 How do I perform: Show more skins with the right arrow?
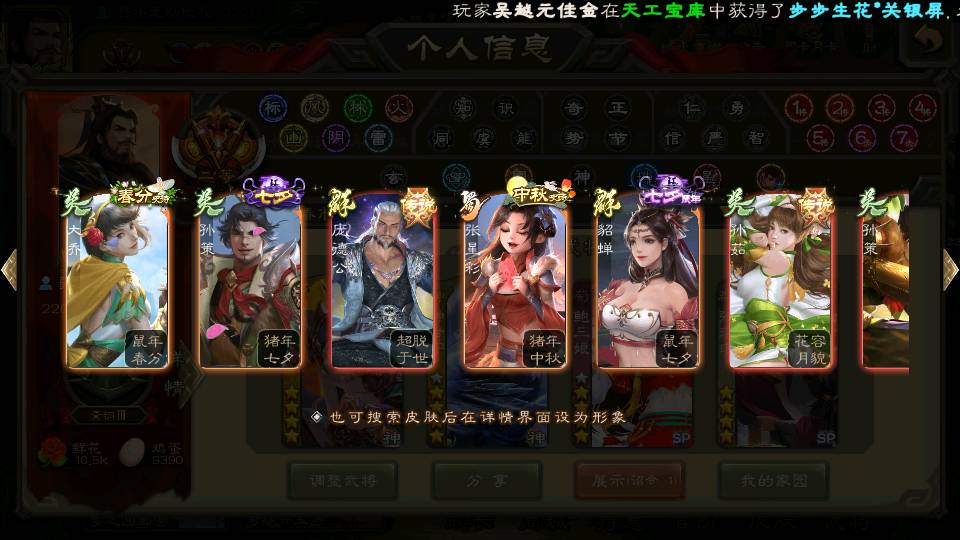950,269
